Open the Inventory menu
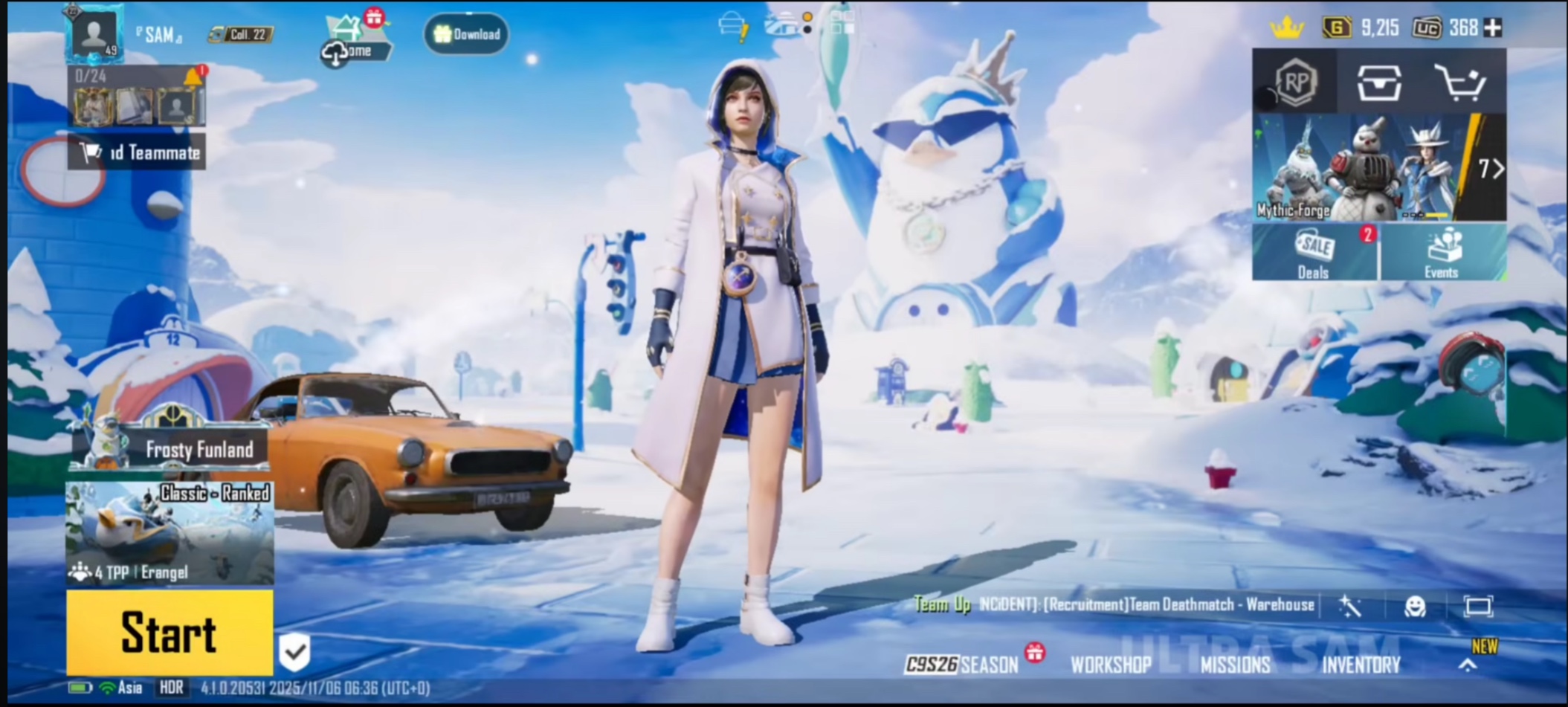Screen dimensions: 1568x707 [1361, 665]
